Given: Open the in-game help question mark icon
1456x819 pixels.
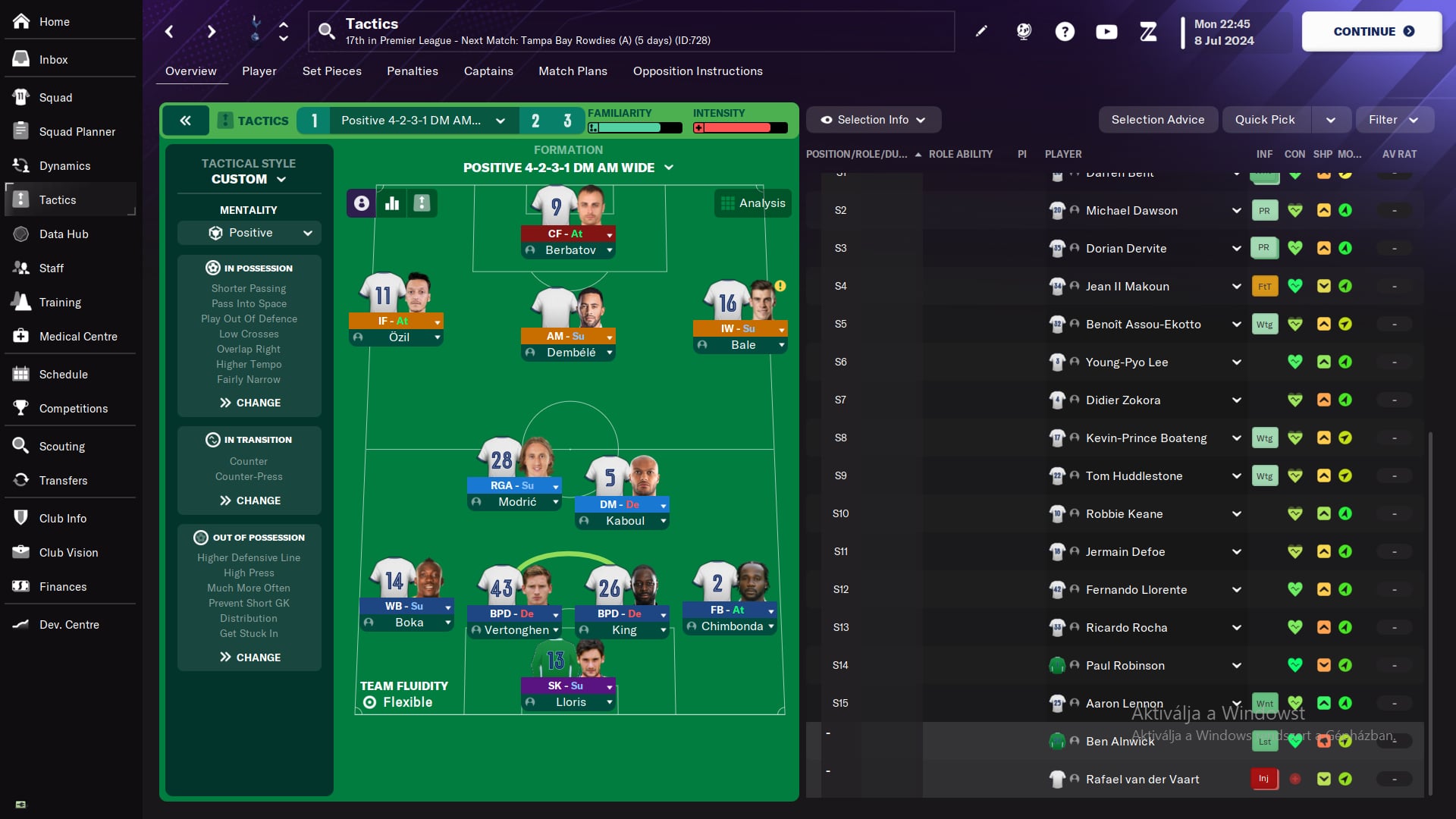Looking at the screenshot, I should pyautogui.click(x=1065, y=31).
